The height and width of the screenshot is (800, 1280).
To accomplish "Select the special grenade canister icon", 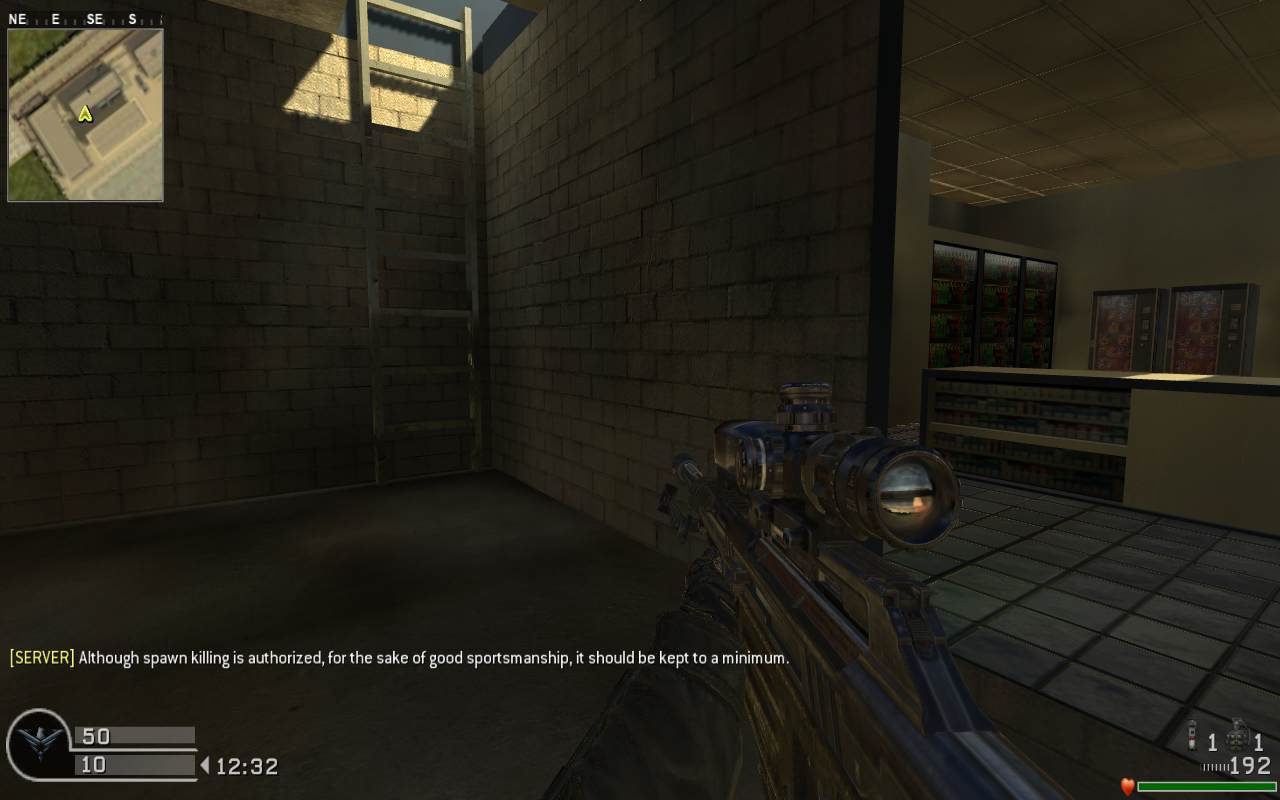I will (x=1192, y=740).
